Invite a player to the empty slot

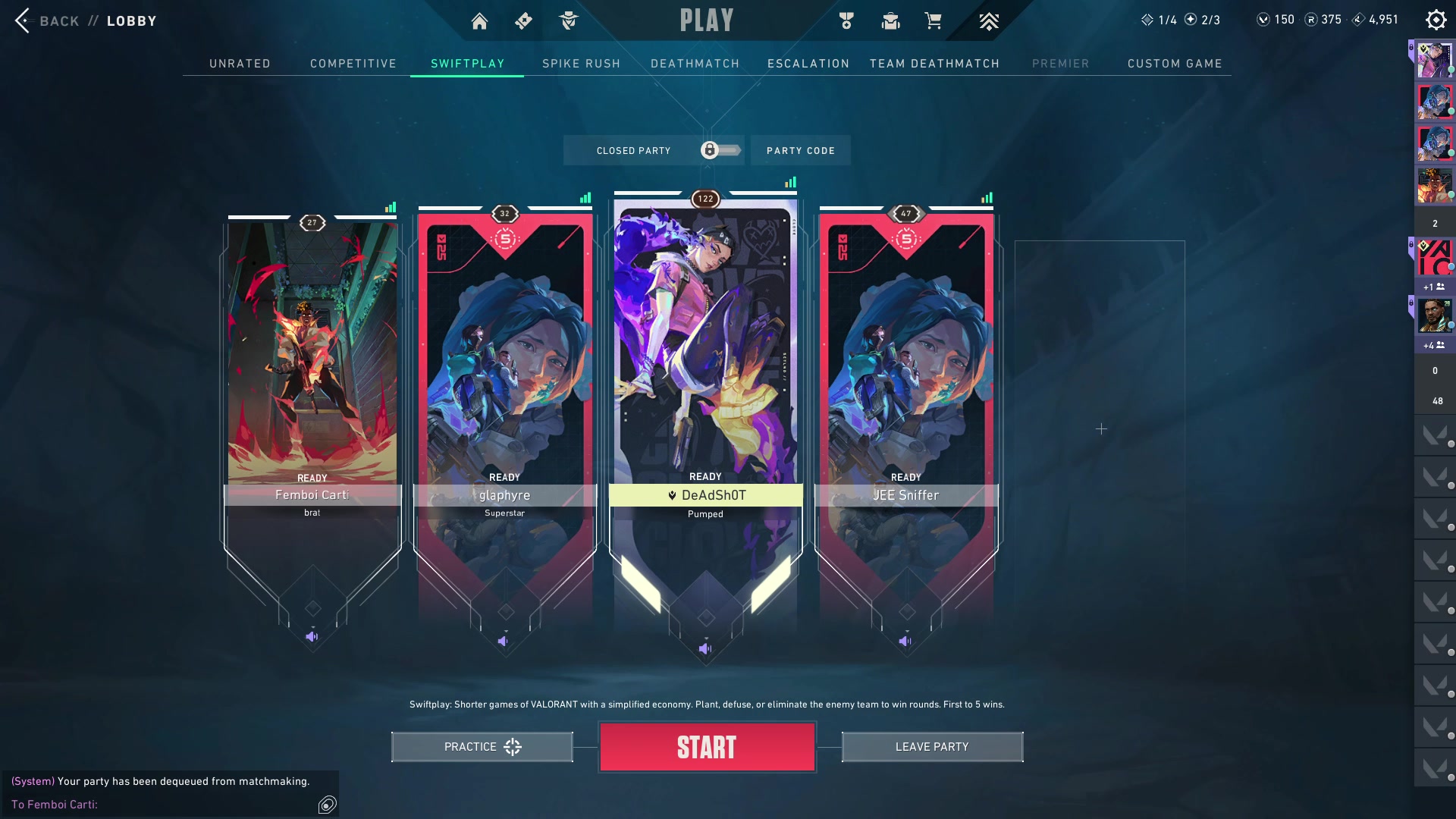point(1101,429)
